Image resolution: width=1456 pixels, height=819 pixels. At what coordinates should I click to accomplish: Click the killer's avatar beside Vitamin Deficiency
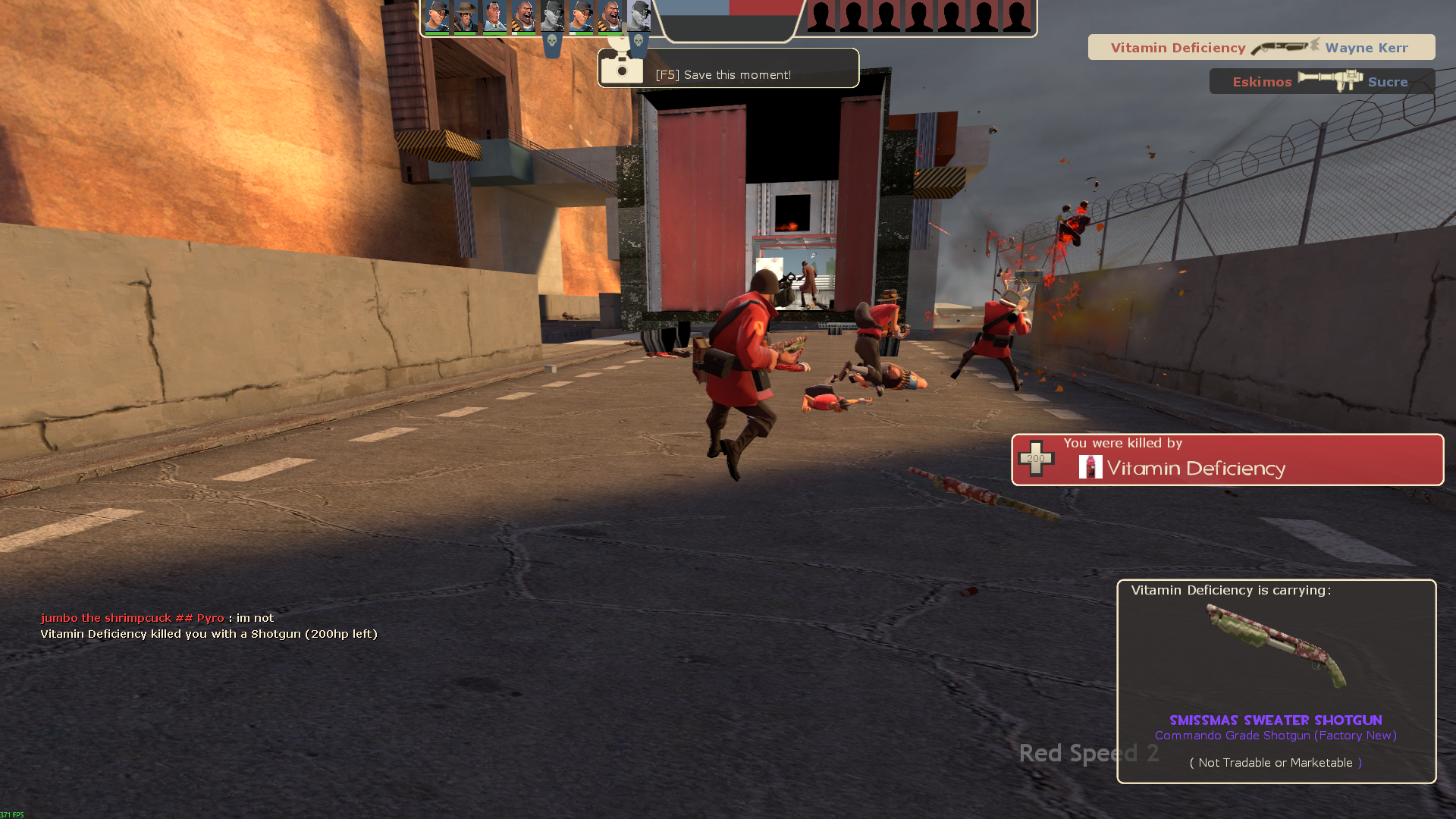tap(1090, 467)
